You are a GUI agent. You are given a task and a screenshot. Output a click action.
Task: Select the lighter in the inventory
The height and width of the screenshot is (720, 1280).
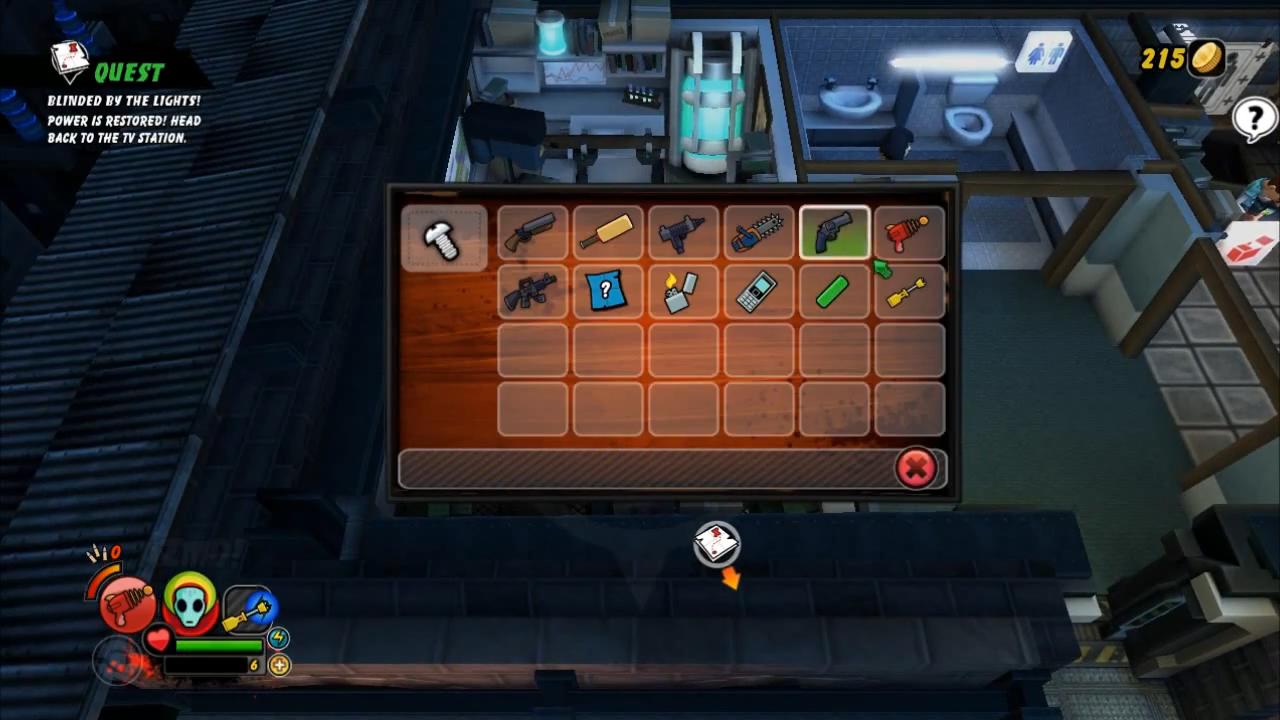[x=684, y=291]
